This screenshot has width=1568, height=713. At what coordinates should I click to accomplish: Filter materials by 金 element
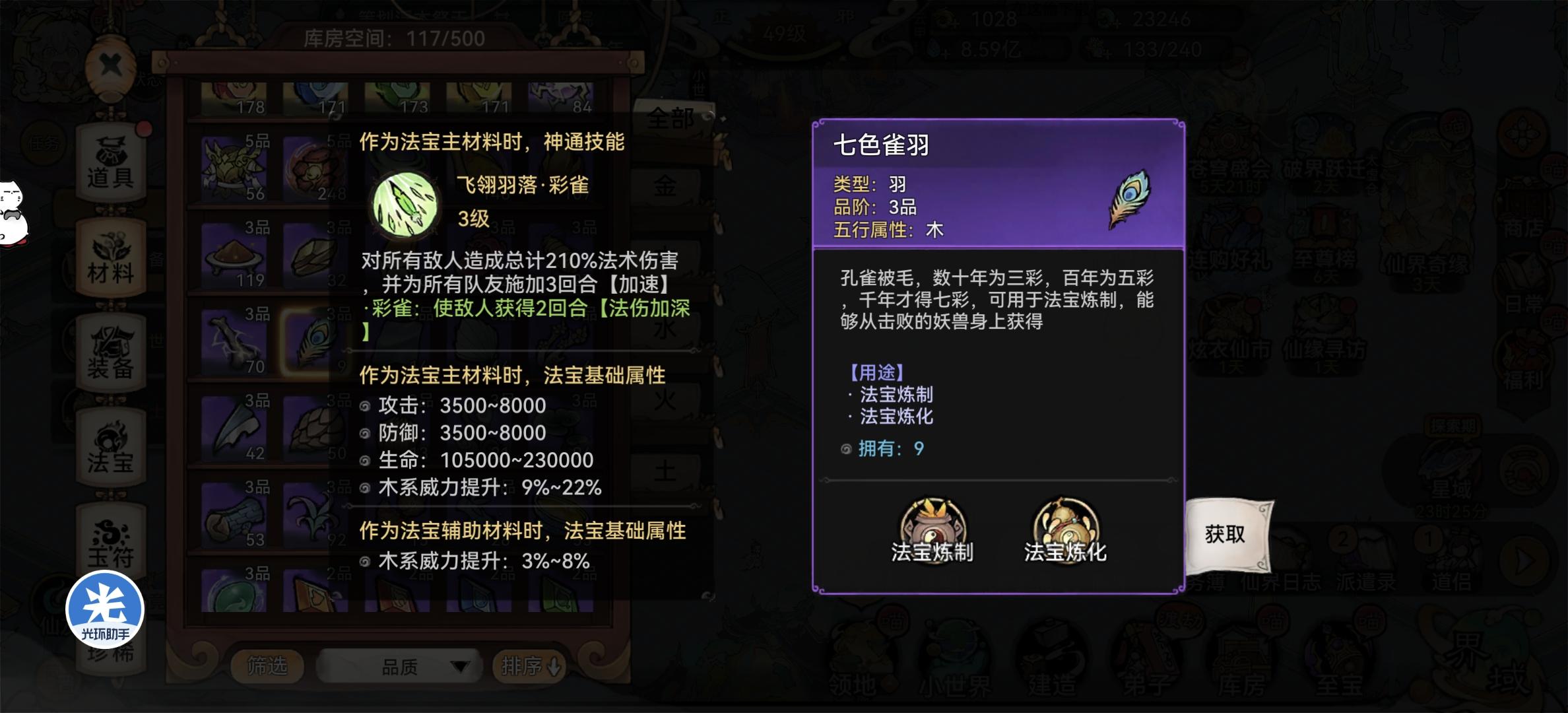669,187
